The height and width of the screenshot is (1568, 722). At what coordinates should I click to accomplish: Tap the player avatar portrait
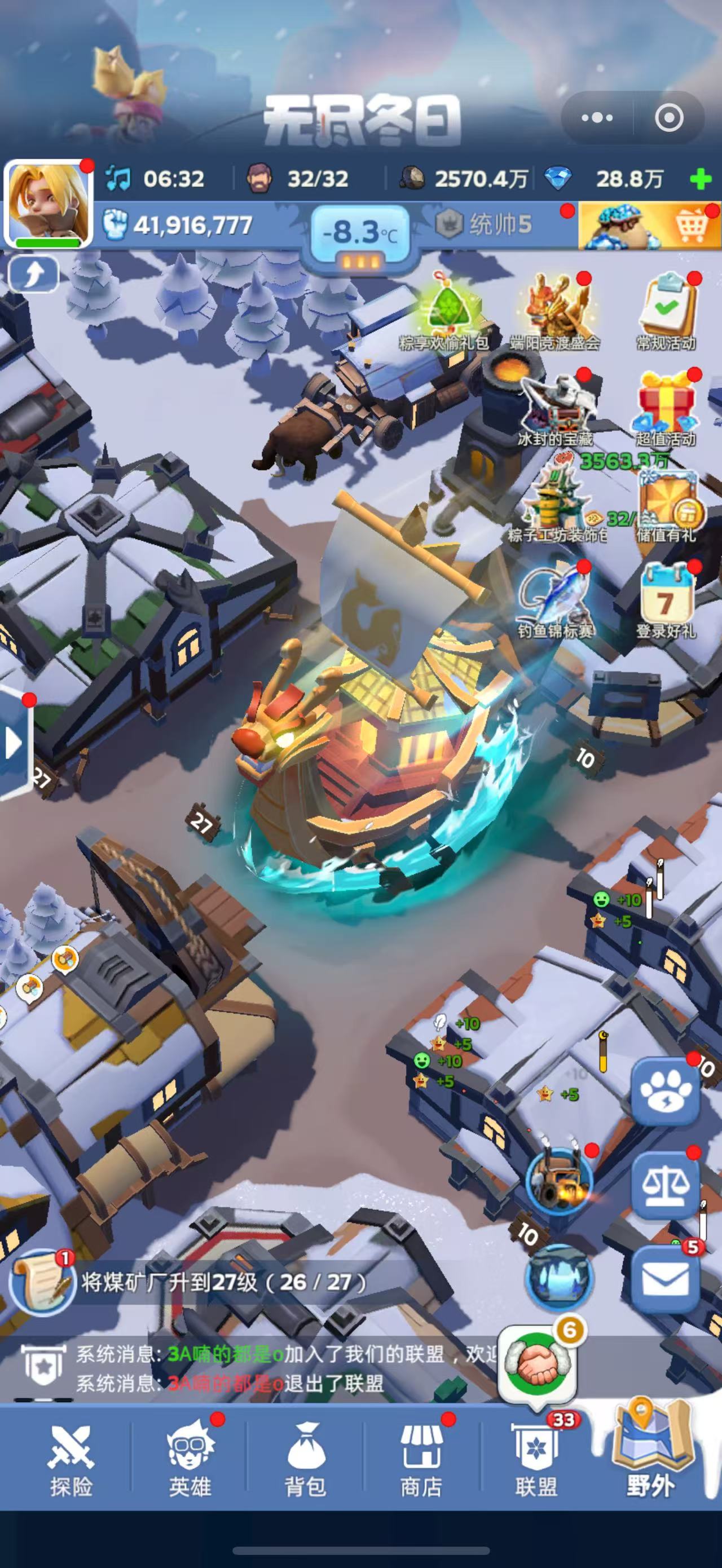[x=49, y=204]
